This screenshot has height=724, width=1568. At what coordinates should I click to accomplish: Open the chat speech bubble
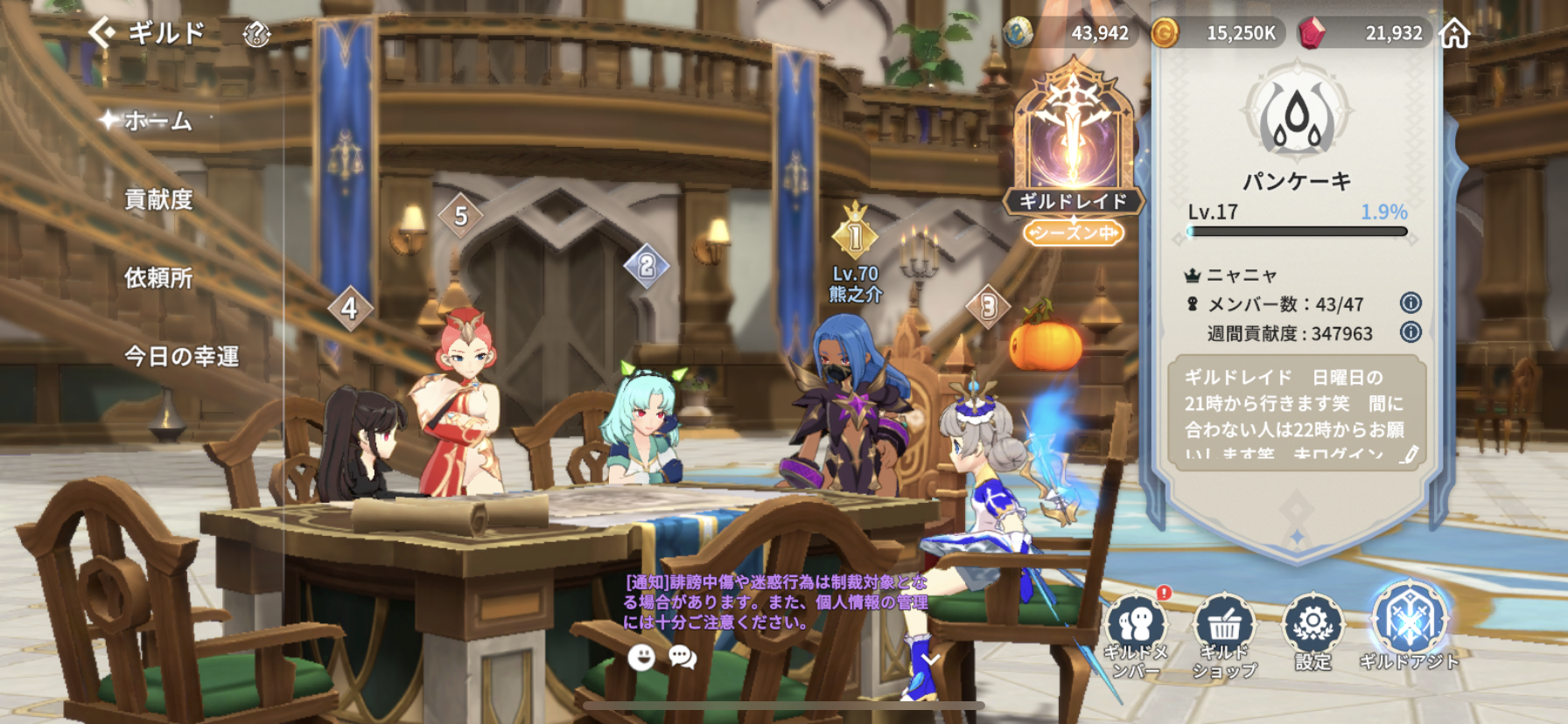click(682, 657)
